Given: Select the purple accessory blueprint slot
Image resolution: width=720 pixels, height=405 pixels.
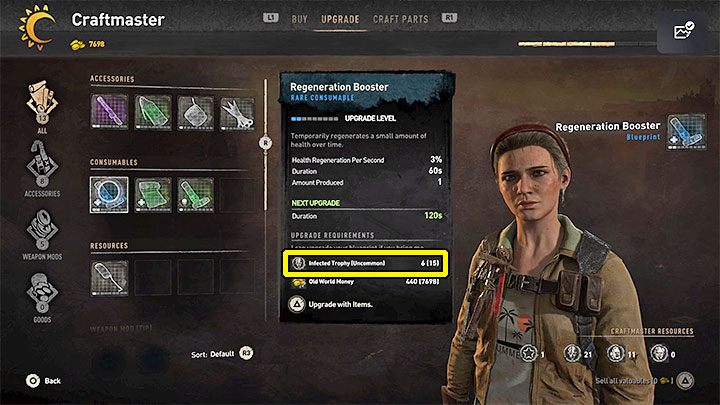Looking at the screenshot, I should (x=109, y=111).
